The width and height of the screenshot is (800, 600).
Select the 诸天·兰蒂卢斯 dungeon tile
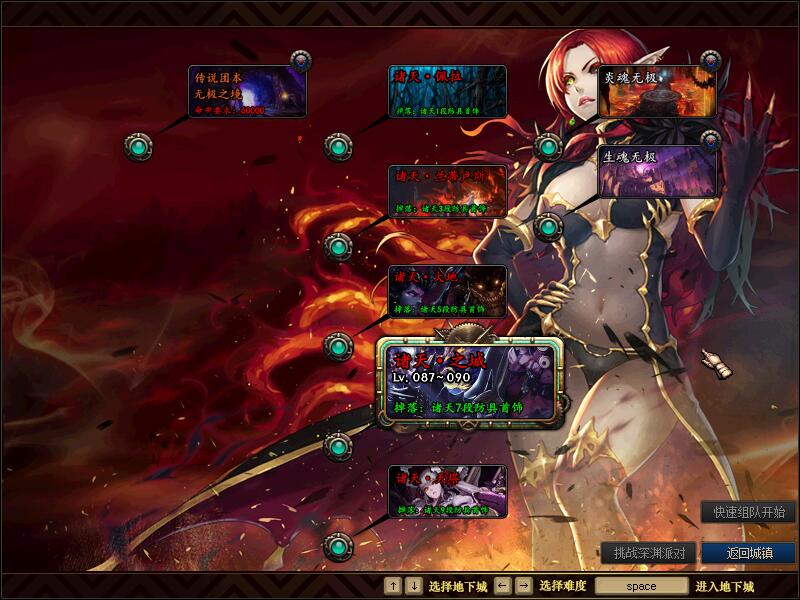coord(447,191)
